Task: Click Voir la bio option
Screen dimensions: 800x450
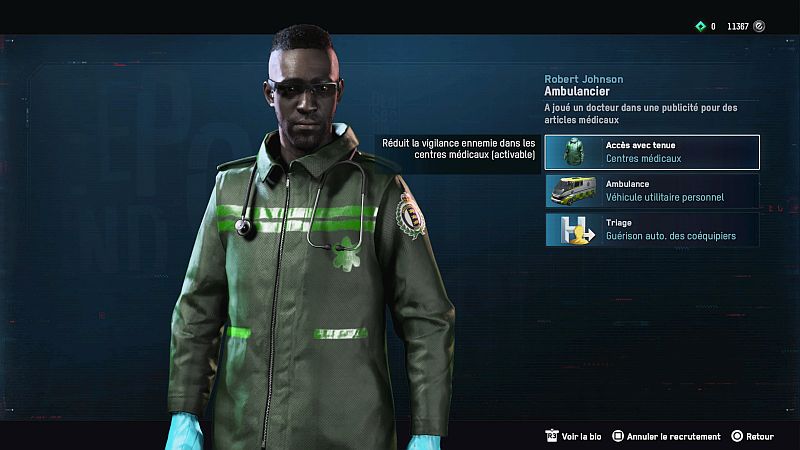Action: coord(573,437)
